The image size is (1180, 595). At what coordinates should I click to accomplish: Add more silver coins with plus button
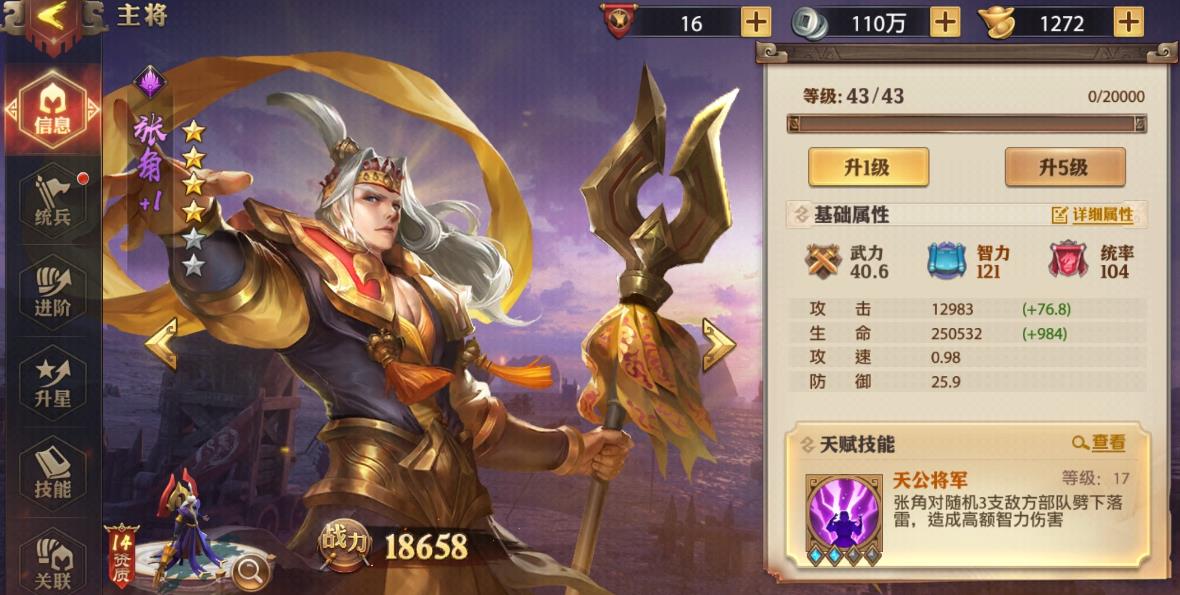click(944, 21)
